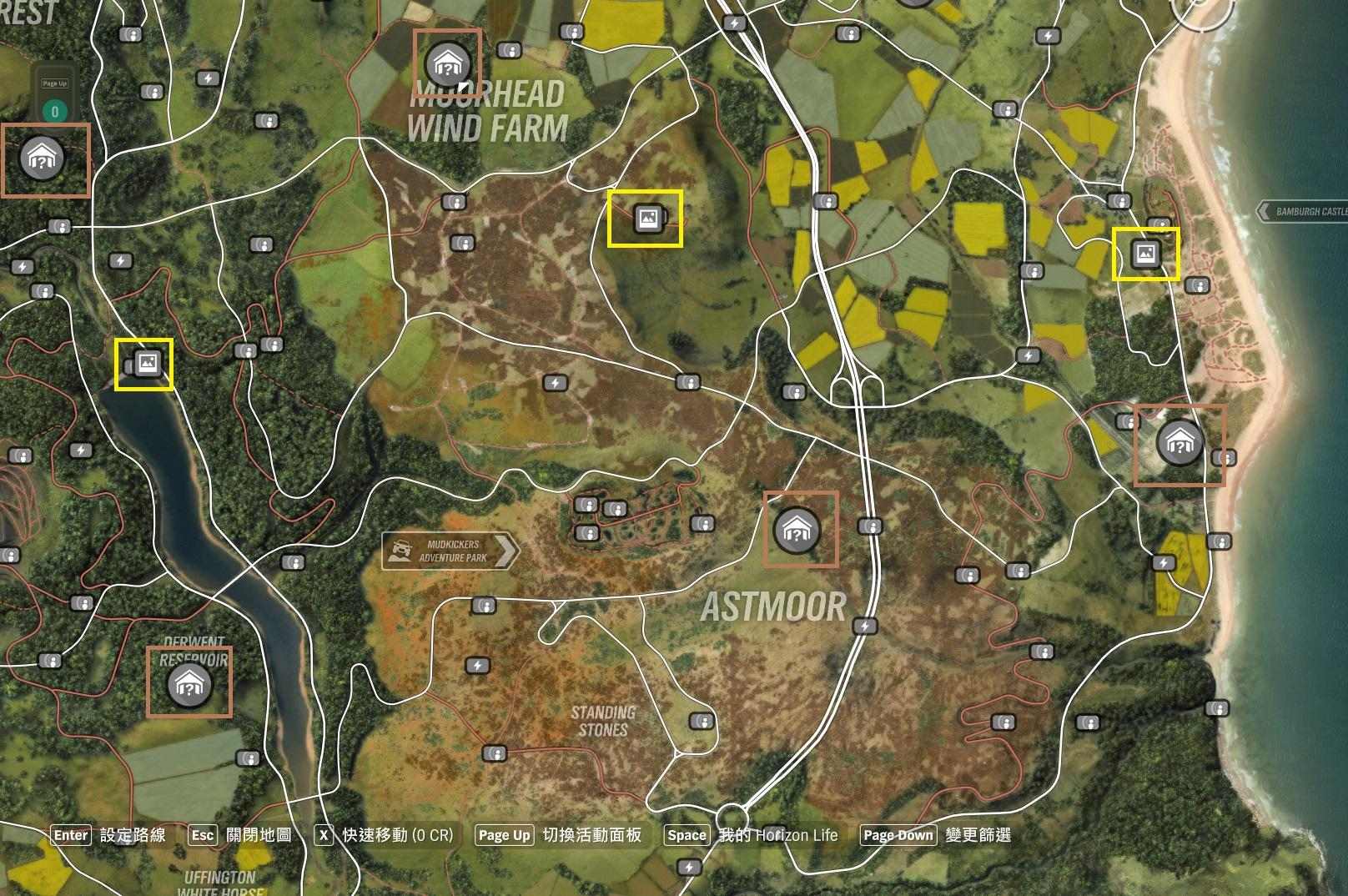Click the barn find icon at Moorhead Wind Farm

pos(449,61)
